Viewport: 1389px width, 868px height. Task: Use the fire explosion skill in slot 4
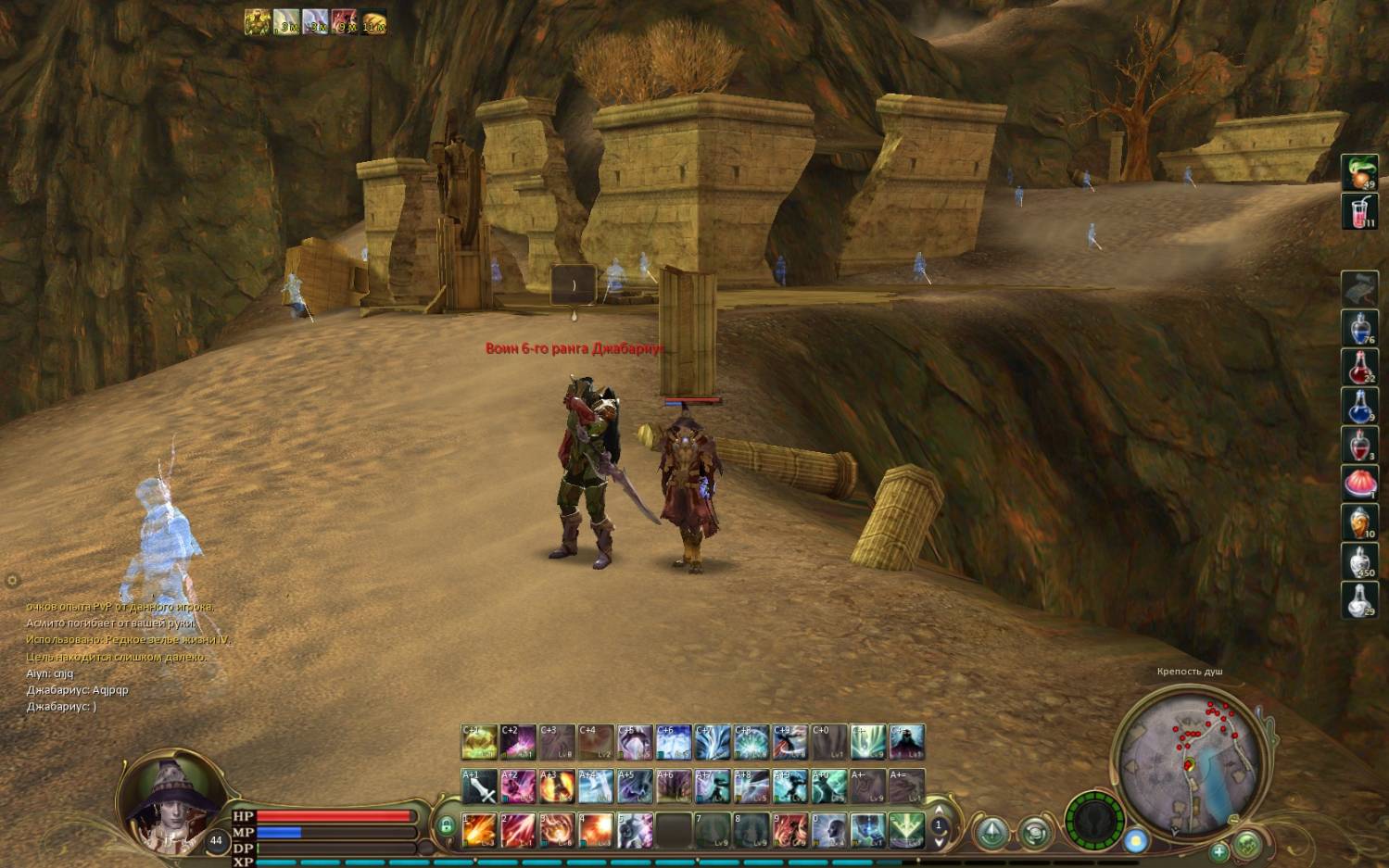596,830
